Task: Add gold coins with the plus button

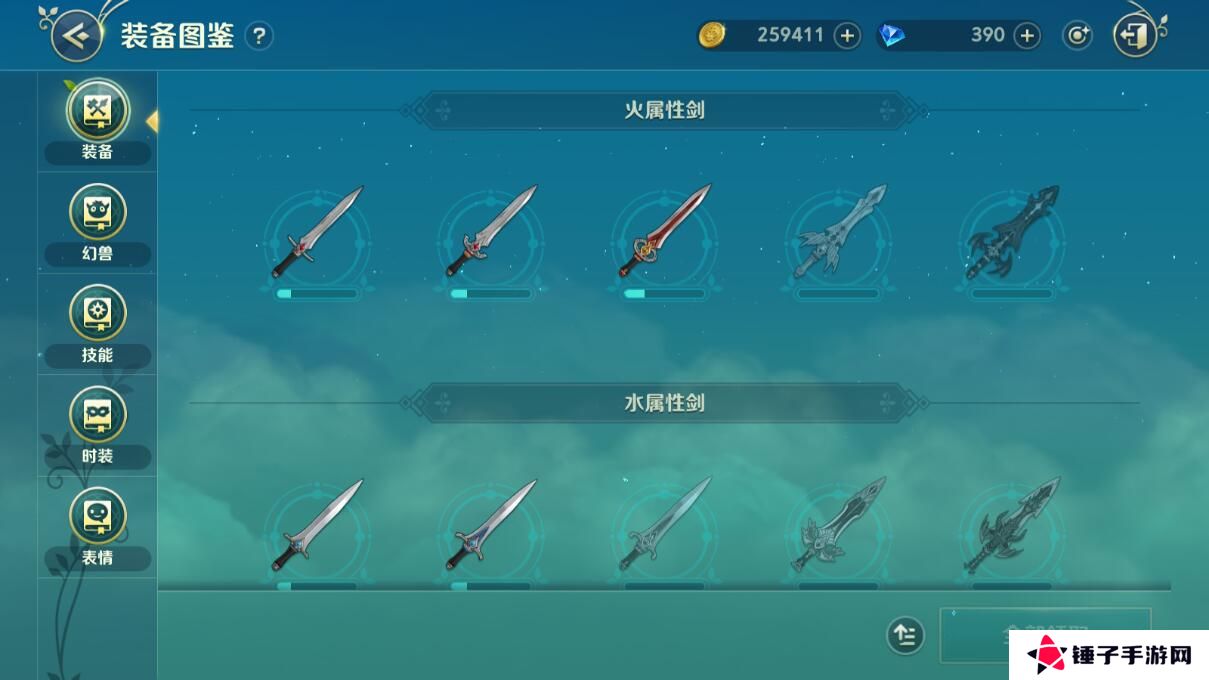Action: 847,36
